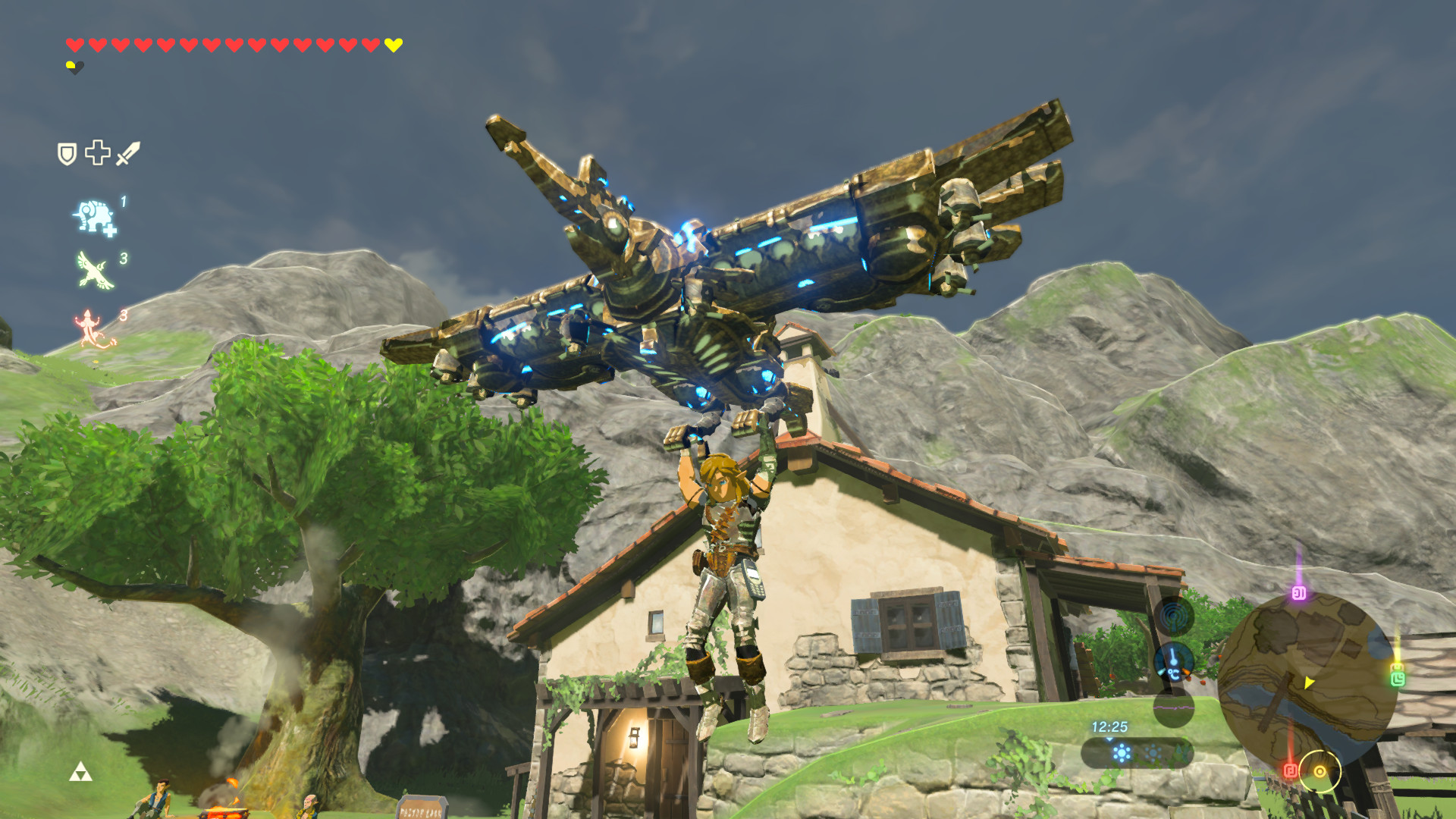Image resolution: width=1456 pixels, height=819 pixels.
Task: Select the blue Mineru construct sage ability
Action: [94, 217]
